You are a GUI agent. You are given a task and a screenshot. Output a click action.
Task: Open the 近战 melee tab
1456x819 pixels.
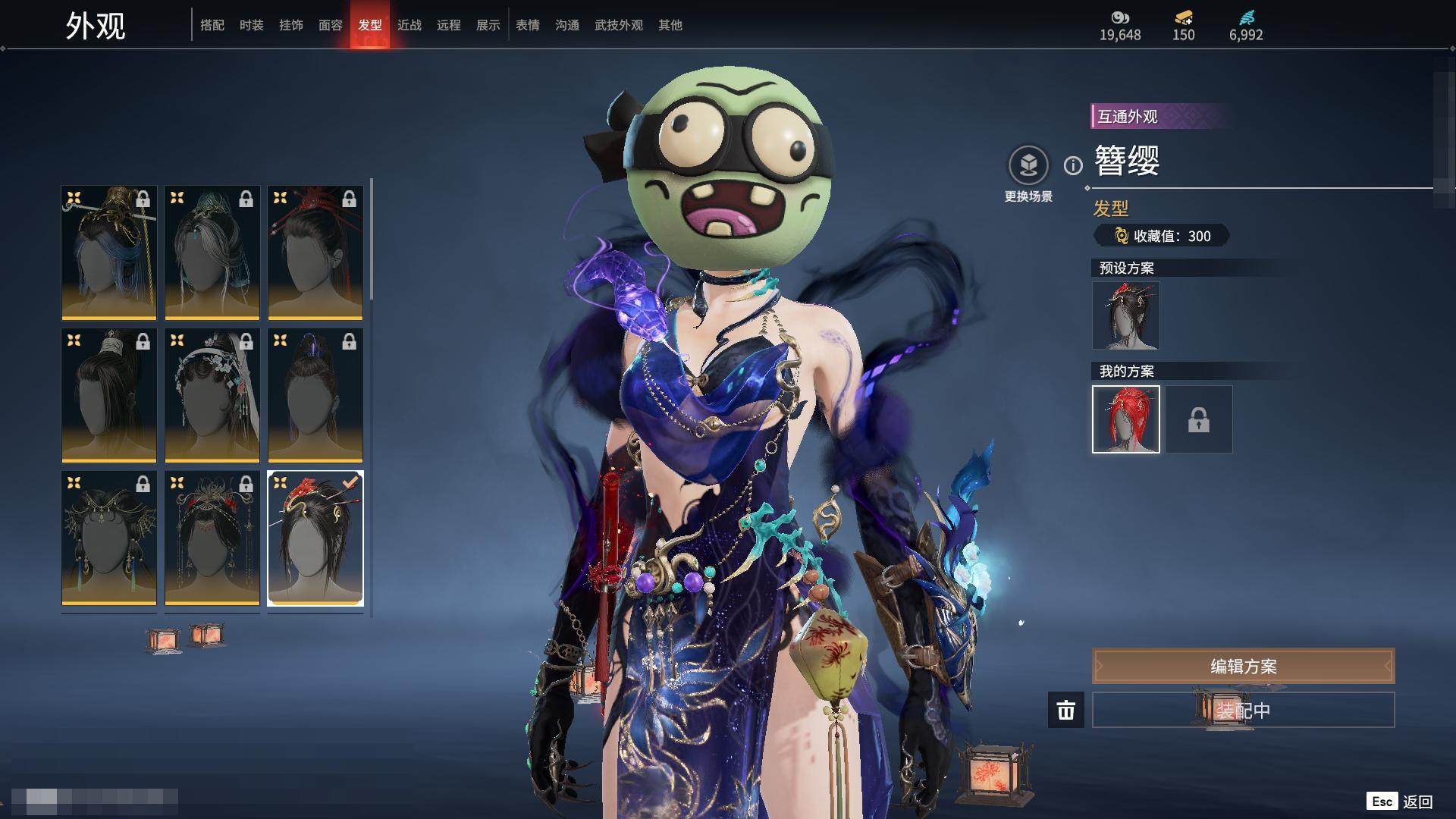coord(409,25)
